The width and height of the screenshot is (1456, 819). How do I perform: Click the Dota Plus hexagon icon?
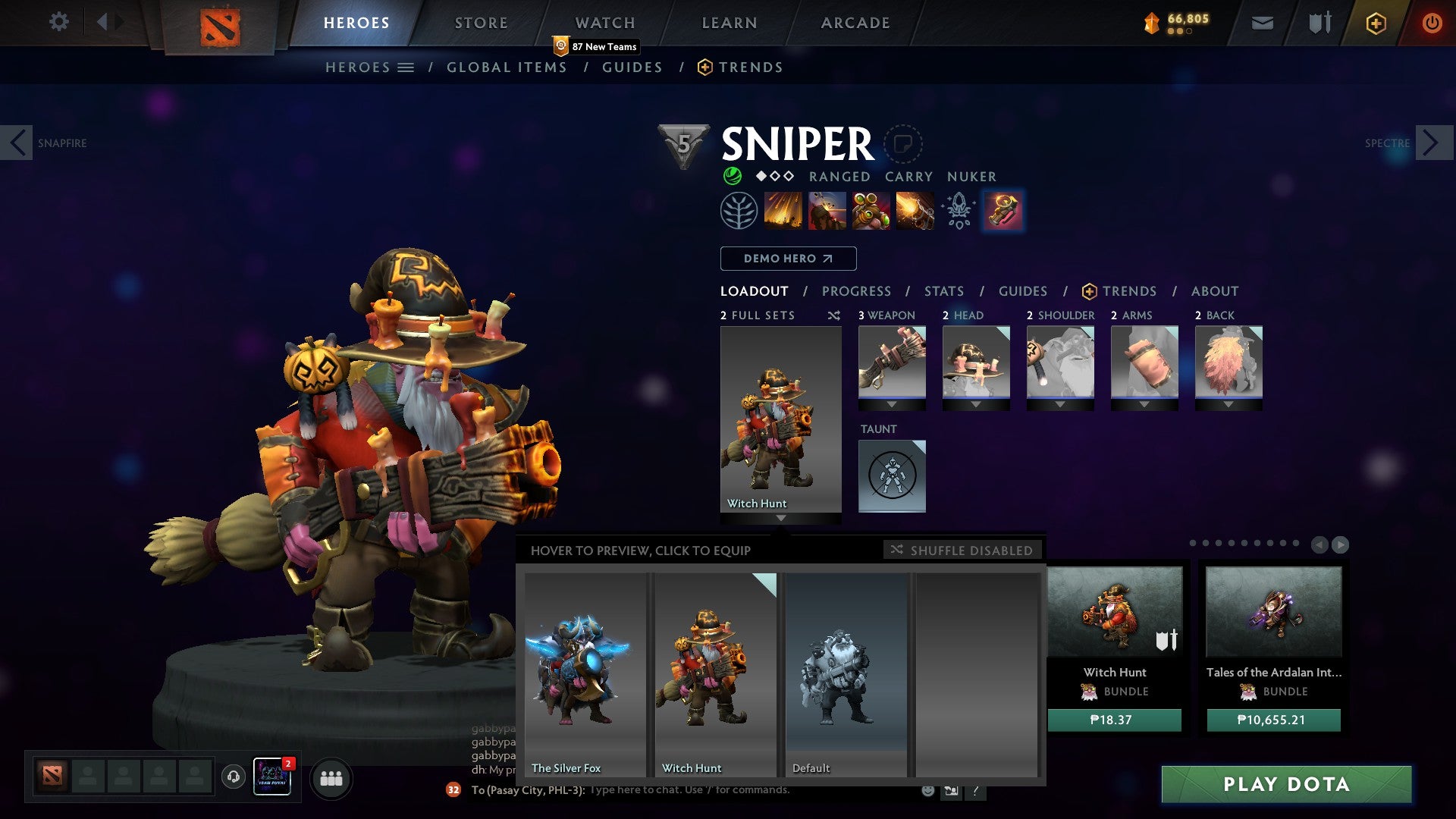[x=1376, y=23]
